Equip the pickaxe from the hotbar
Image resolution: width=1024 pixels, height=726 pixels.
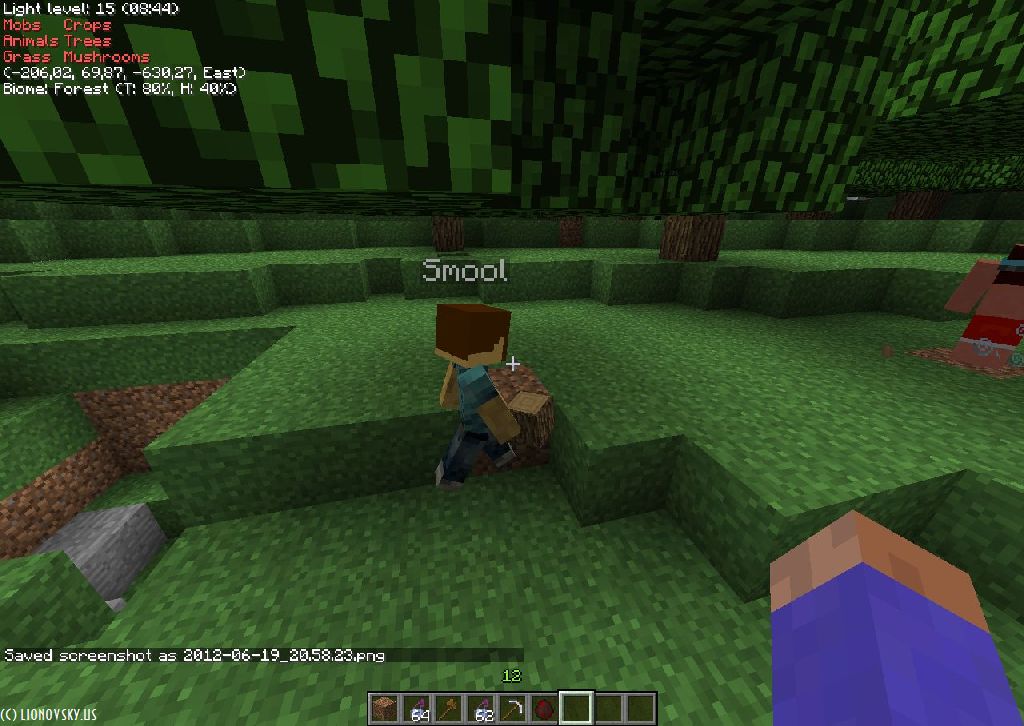(513, 708)
